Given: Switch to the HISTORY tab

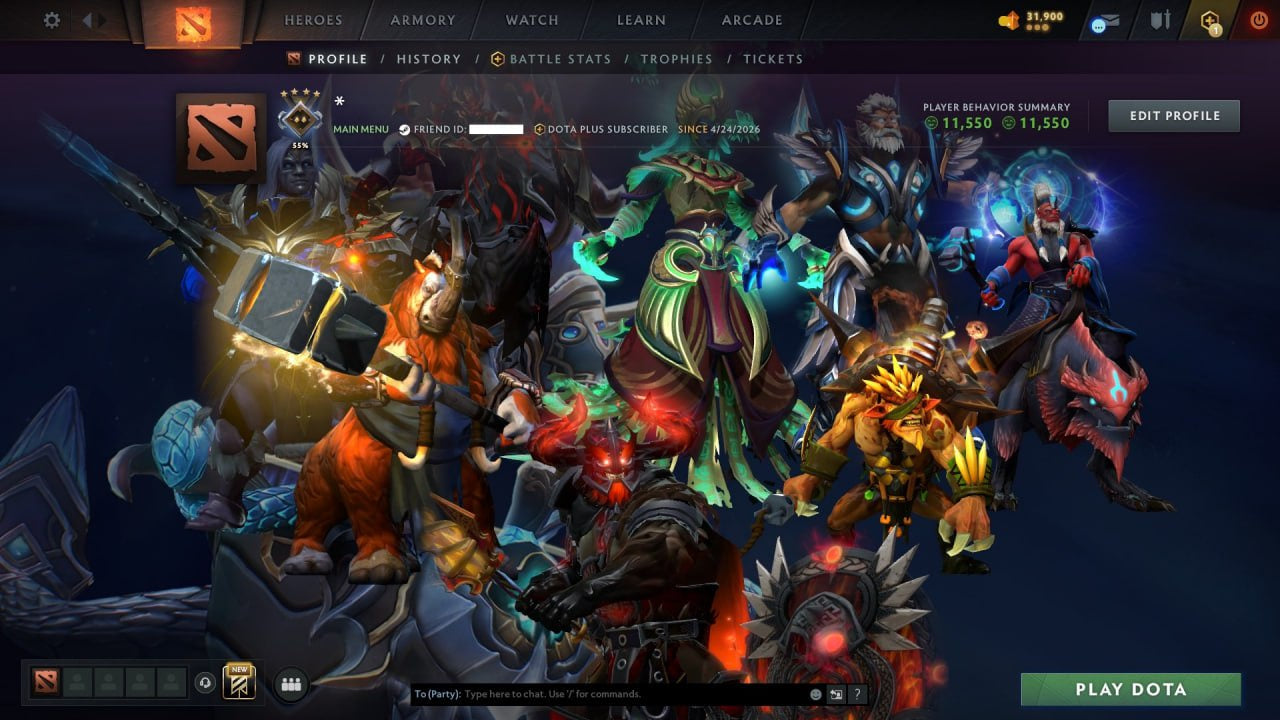Looking at the screenshot, I should tap(428, 59).
